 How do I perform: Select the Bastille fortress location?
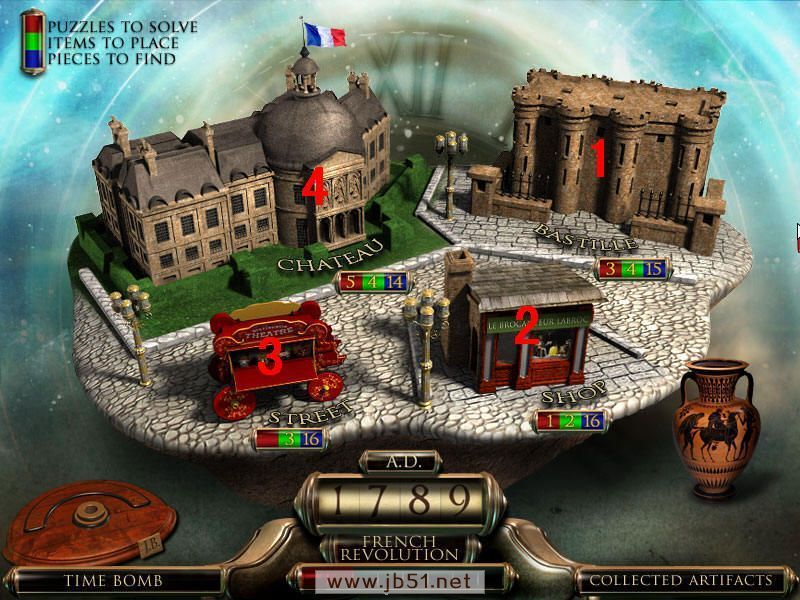coord(600,160)
